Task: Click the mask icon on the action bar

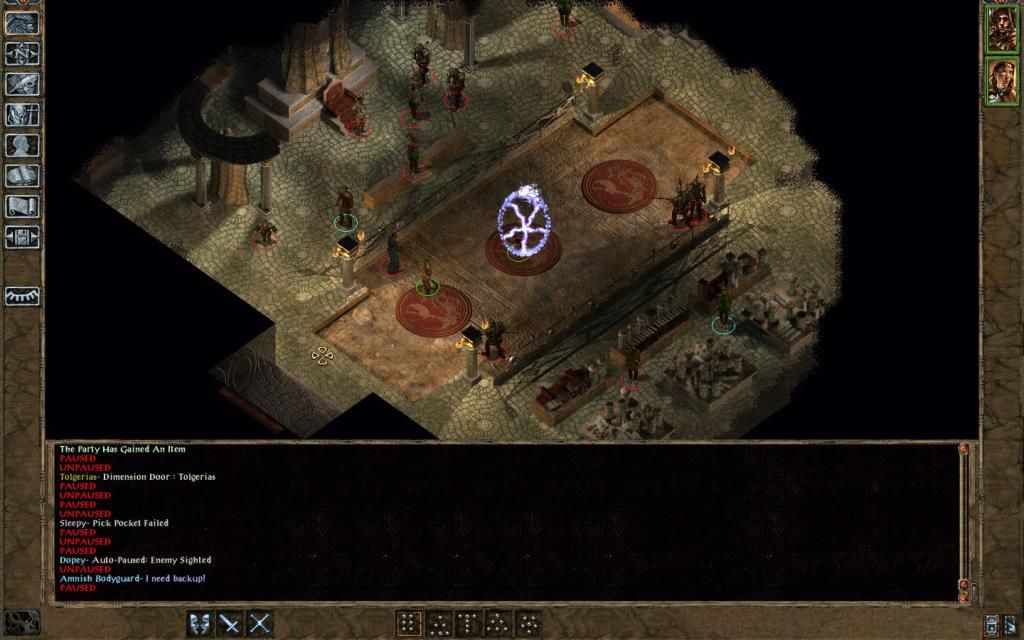Action: [x=201, y=624]
